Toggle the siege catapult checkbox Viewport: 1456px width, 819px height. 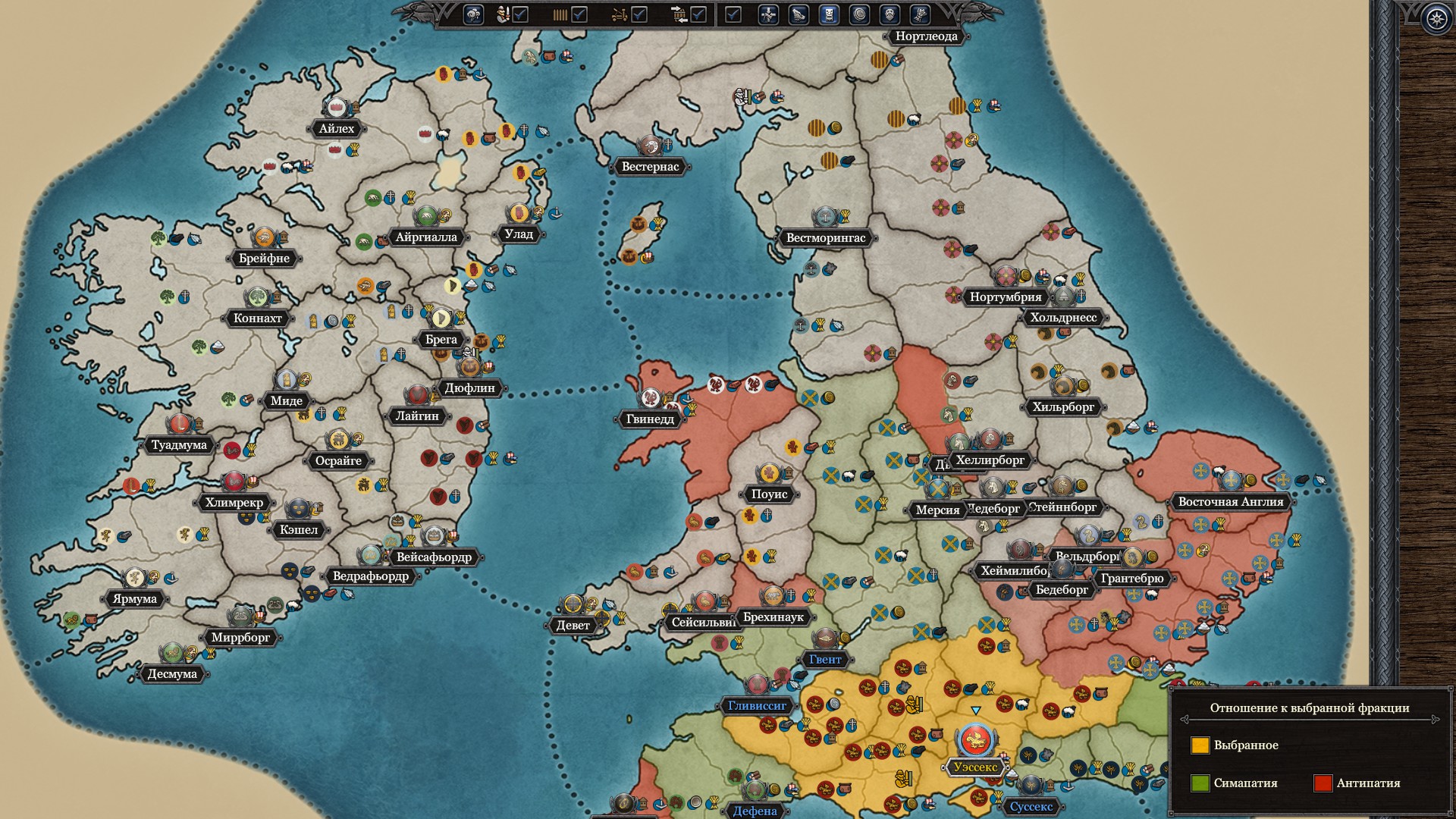tap(639, 14)
